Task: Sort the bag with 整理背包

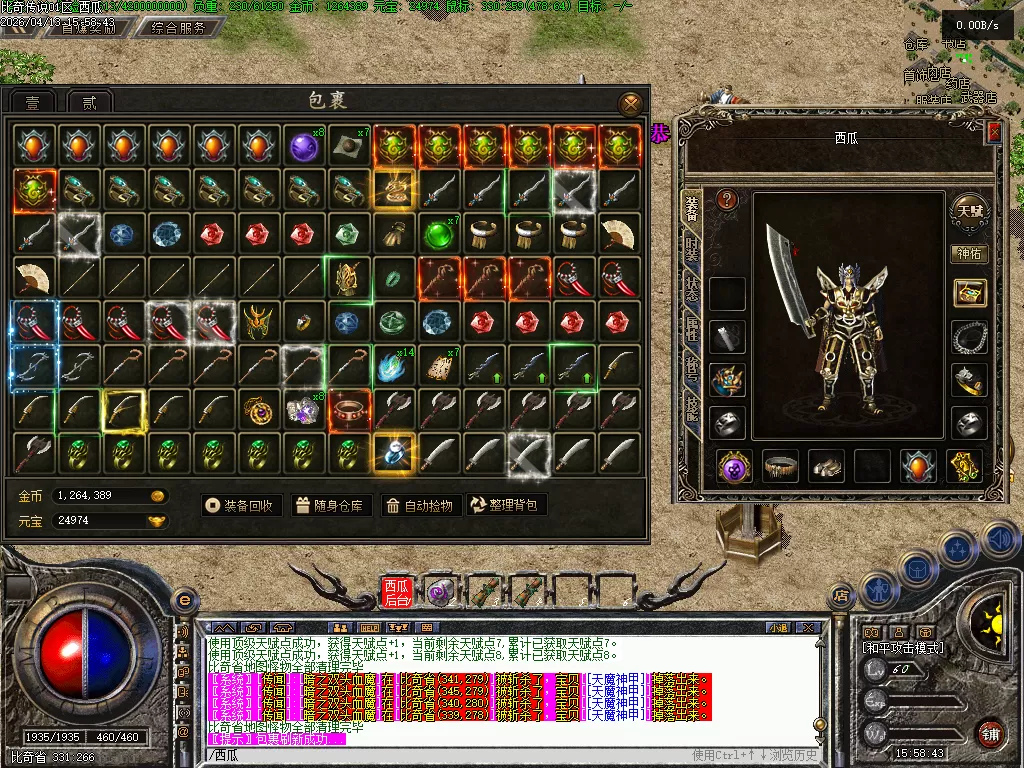Action: coord(505,505)
